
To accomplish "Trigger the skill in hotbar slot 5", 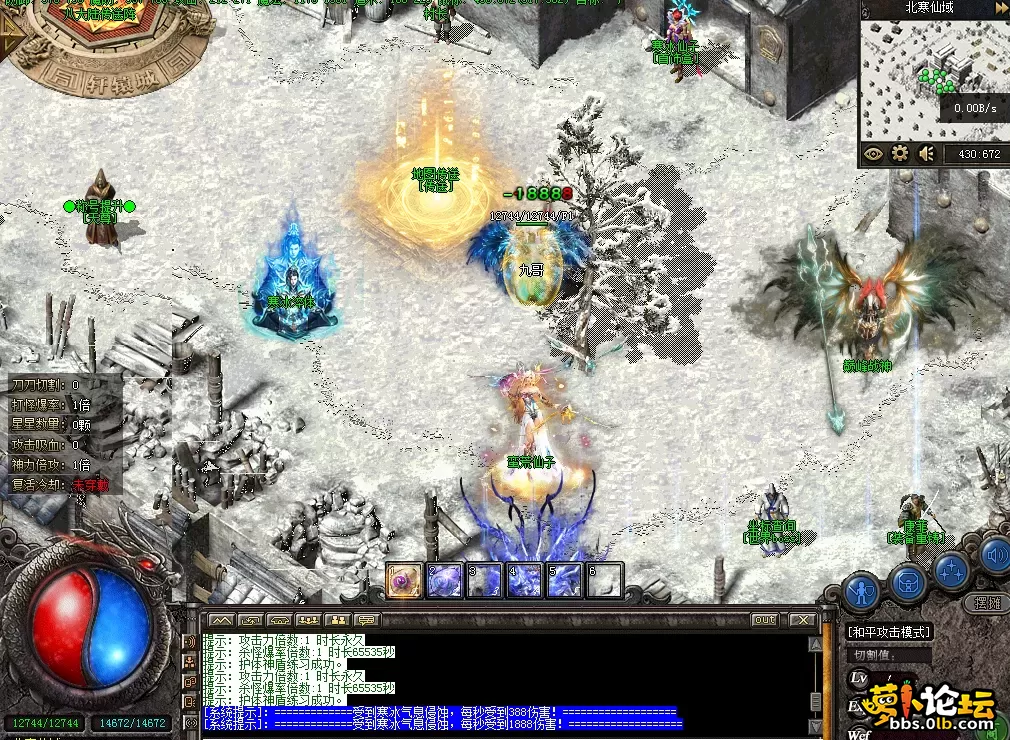I will tap(564, 581).
